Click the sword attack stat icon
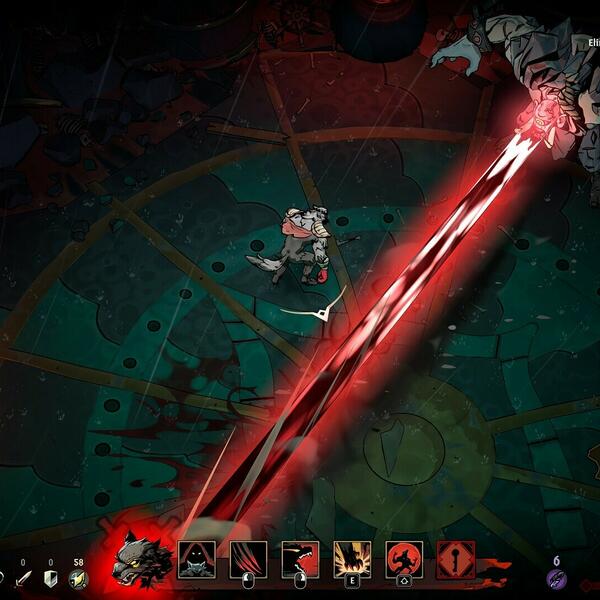The width and height of the screenshot is (600, 600). (22, 579)
